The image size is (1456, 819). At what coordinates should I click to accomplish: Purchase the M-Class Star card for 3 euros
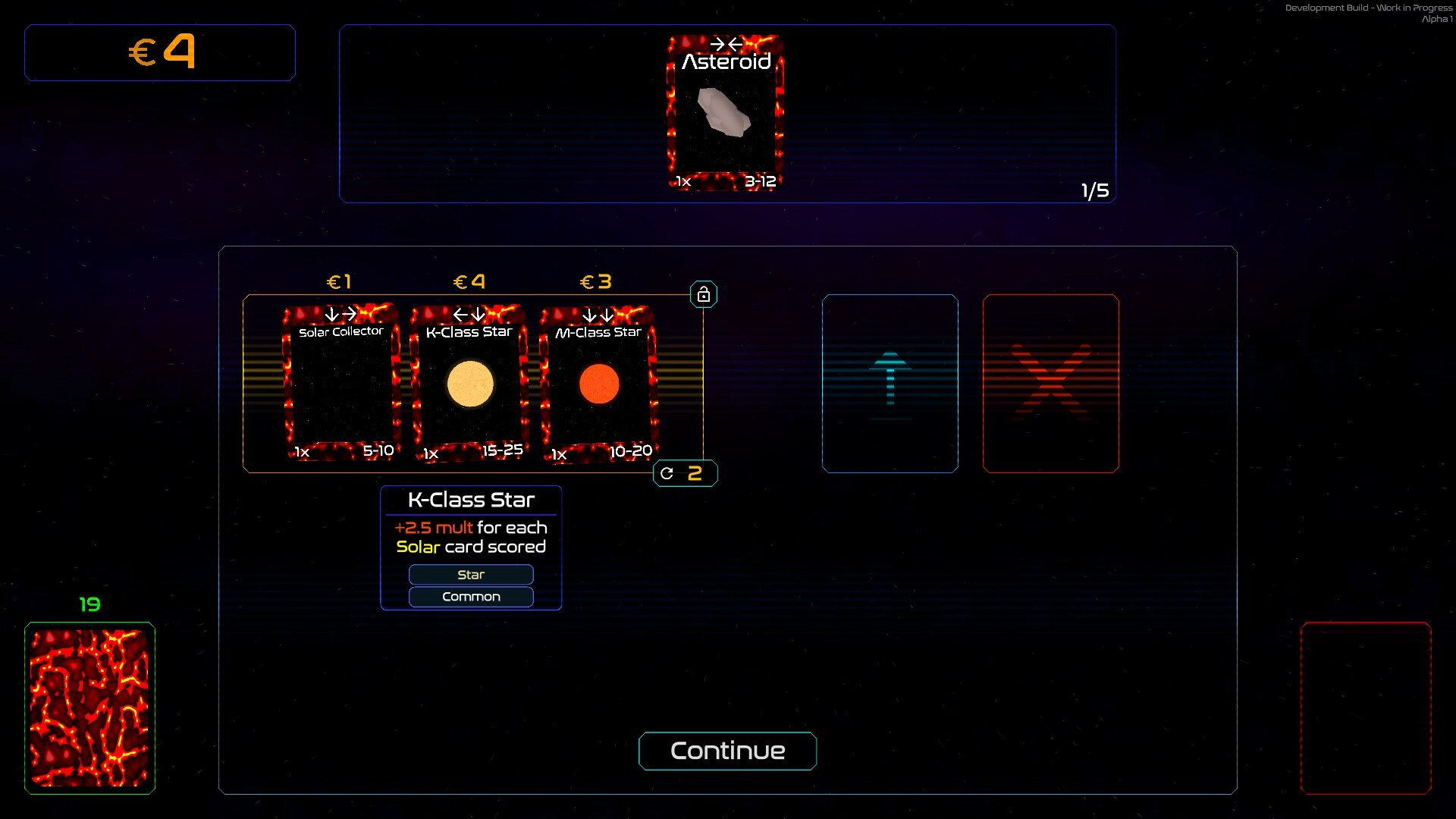598,383
